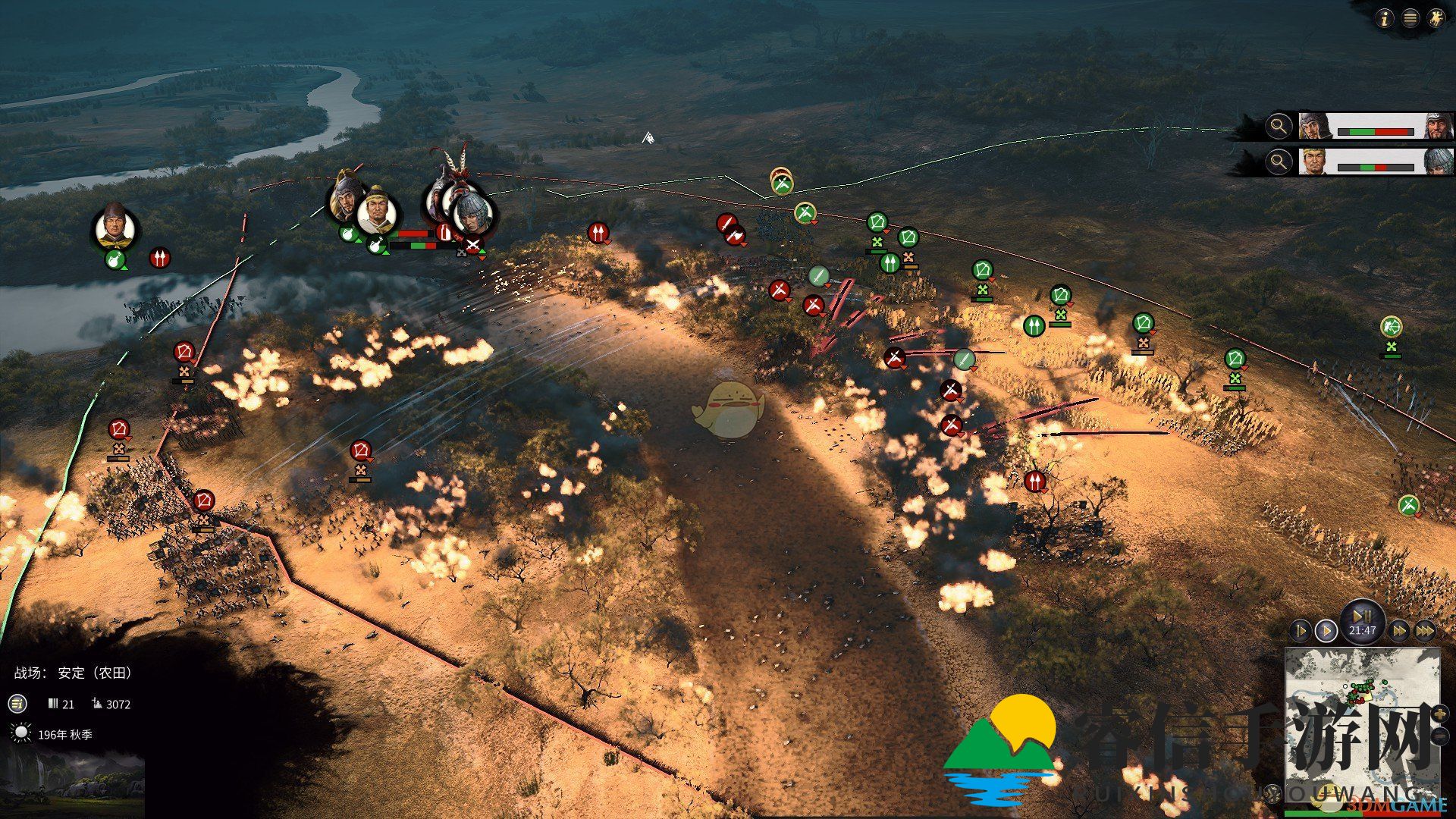This screenshot has height=819, width=1456.
Task: Click the upper duel's magnifying glass button
Action: [1279, 127]
